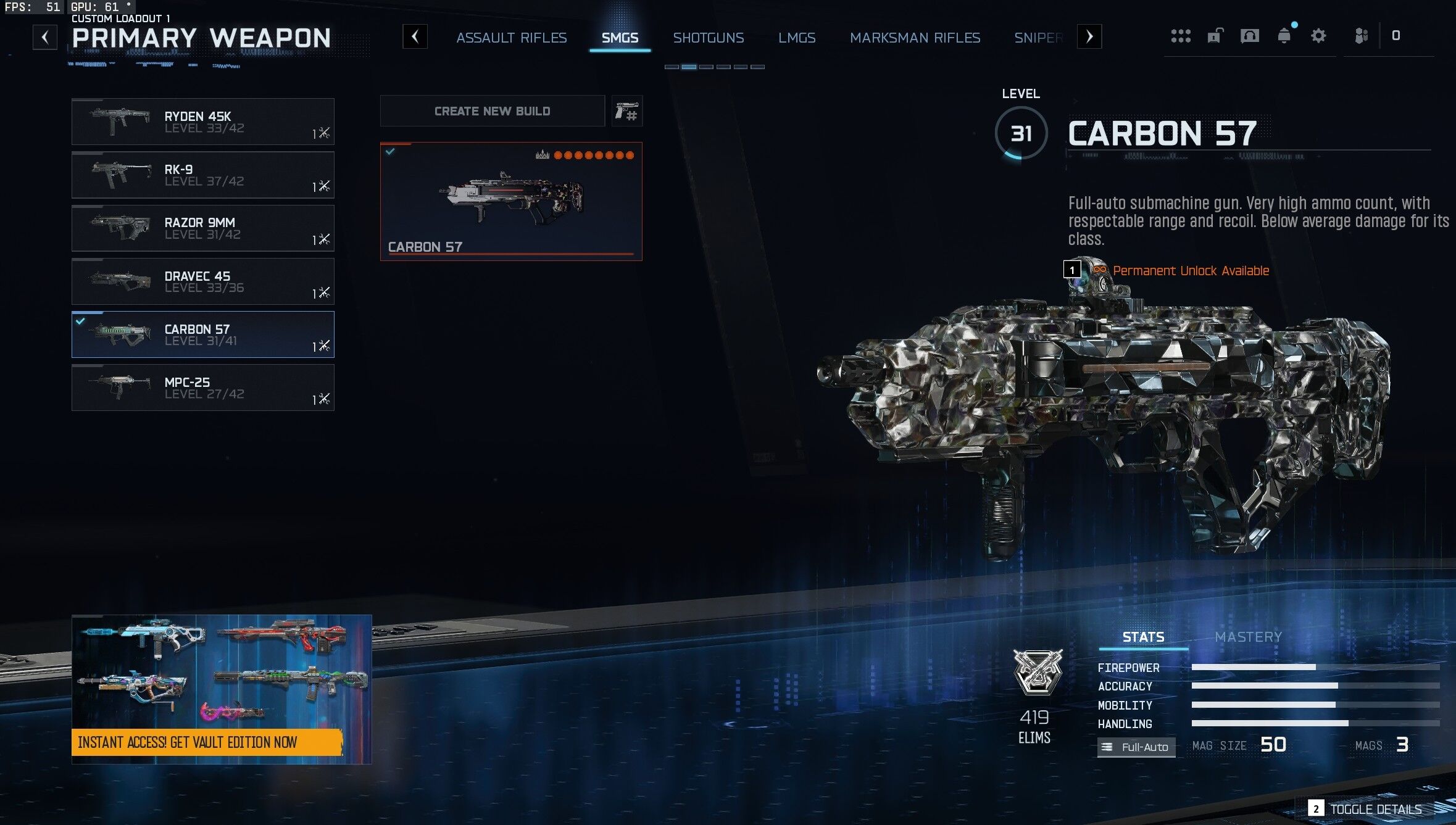The height and width of the screenshot is (825, 1456).
Task: Go back from Primary Weapon screen
Action: click(x=45, y=37)
